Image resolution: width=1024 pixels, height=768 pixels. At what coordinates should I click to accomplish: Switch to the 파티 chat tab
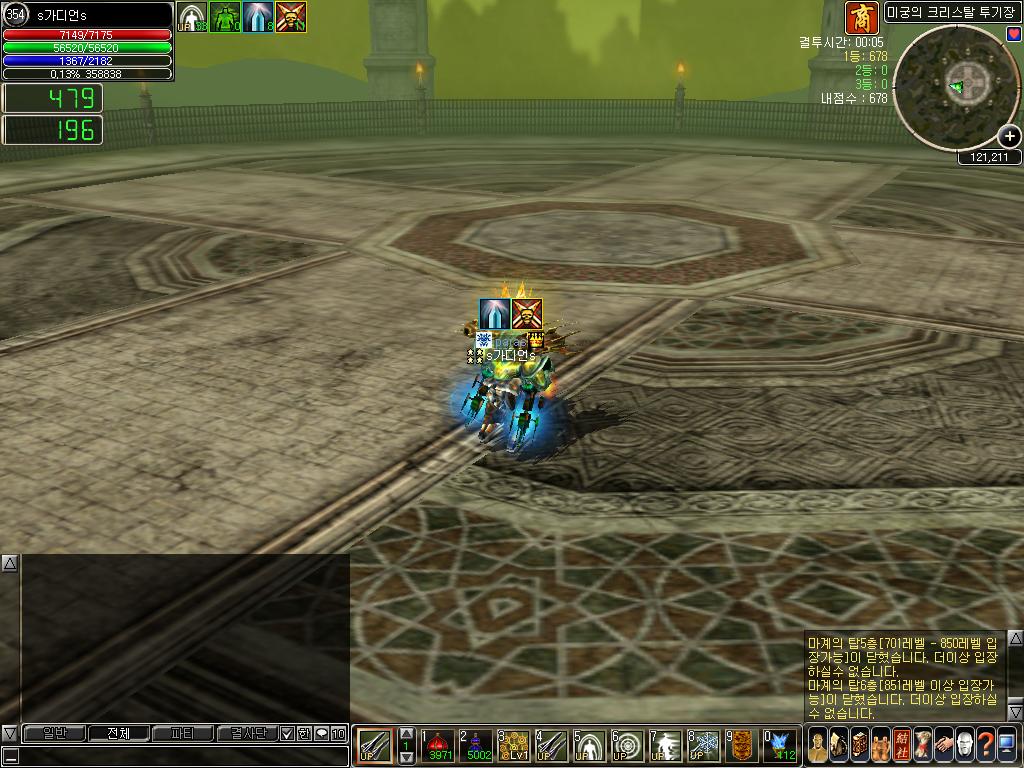(183, 733)
